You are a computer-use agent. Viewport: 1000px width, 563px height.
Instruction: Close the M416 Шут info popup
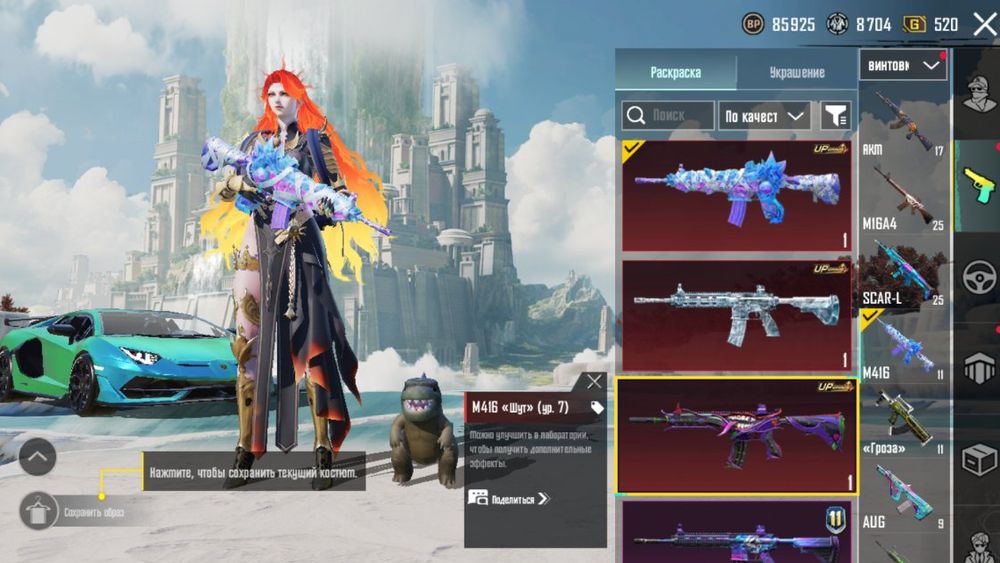point(595,381)
